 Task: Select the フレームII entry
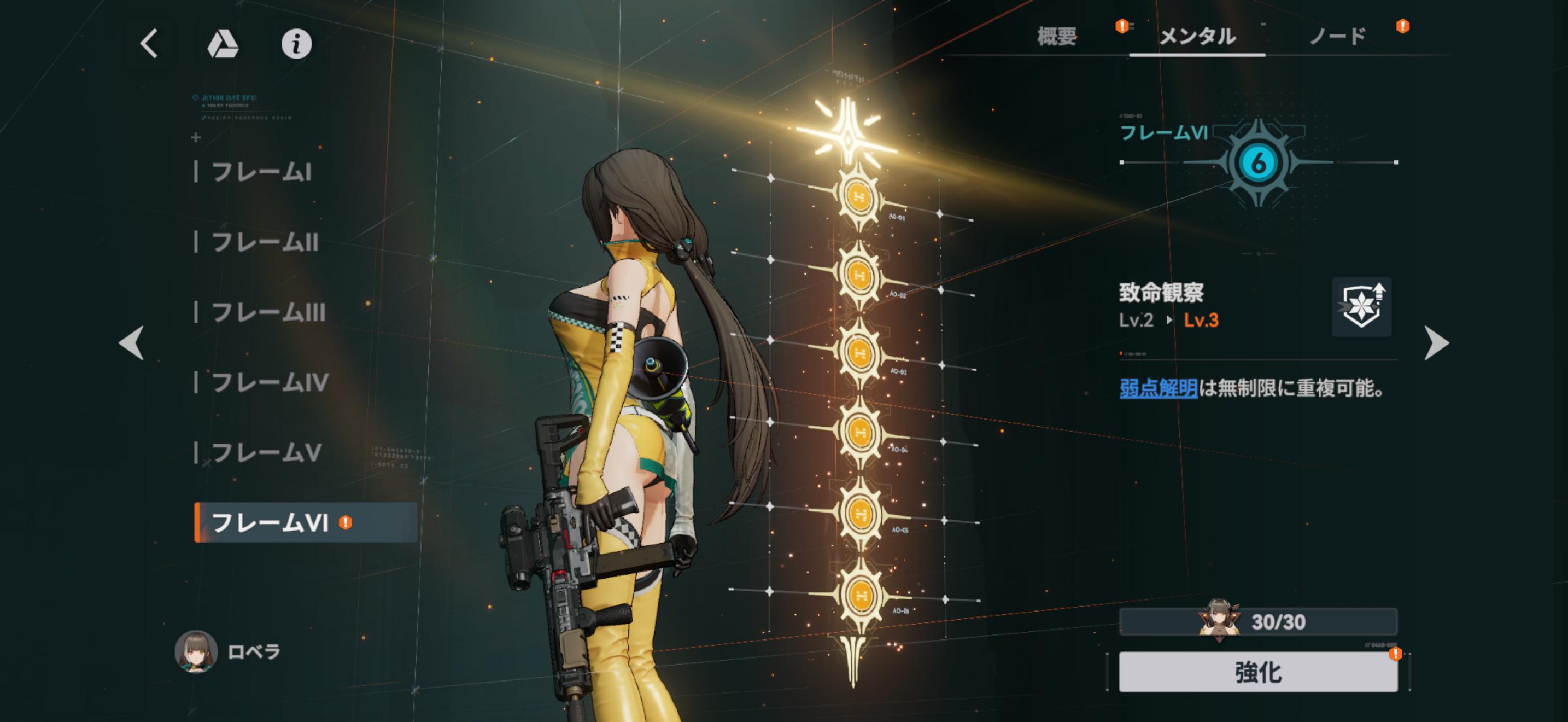coord(265,242)
